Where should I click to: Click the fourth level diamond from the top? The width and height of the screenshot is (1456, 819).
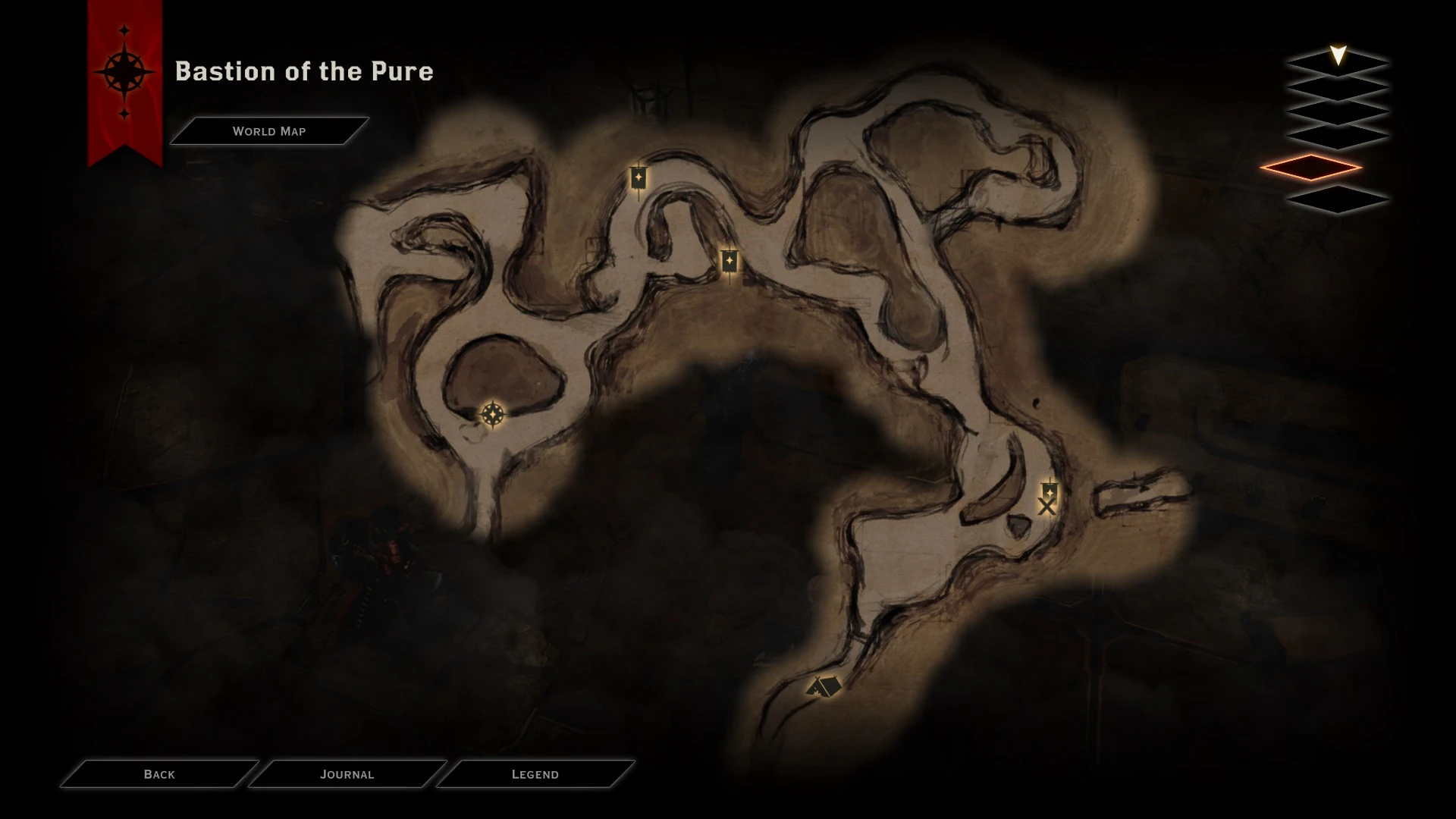[x=1338, y=133]
